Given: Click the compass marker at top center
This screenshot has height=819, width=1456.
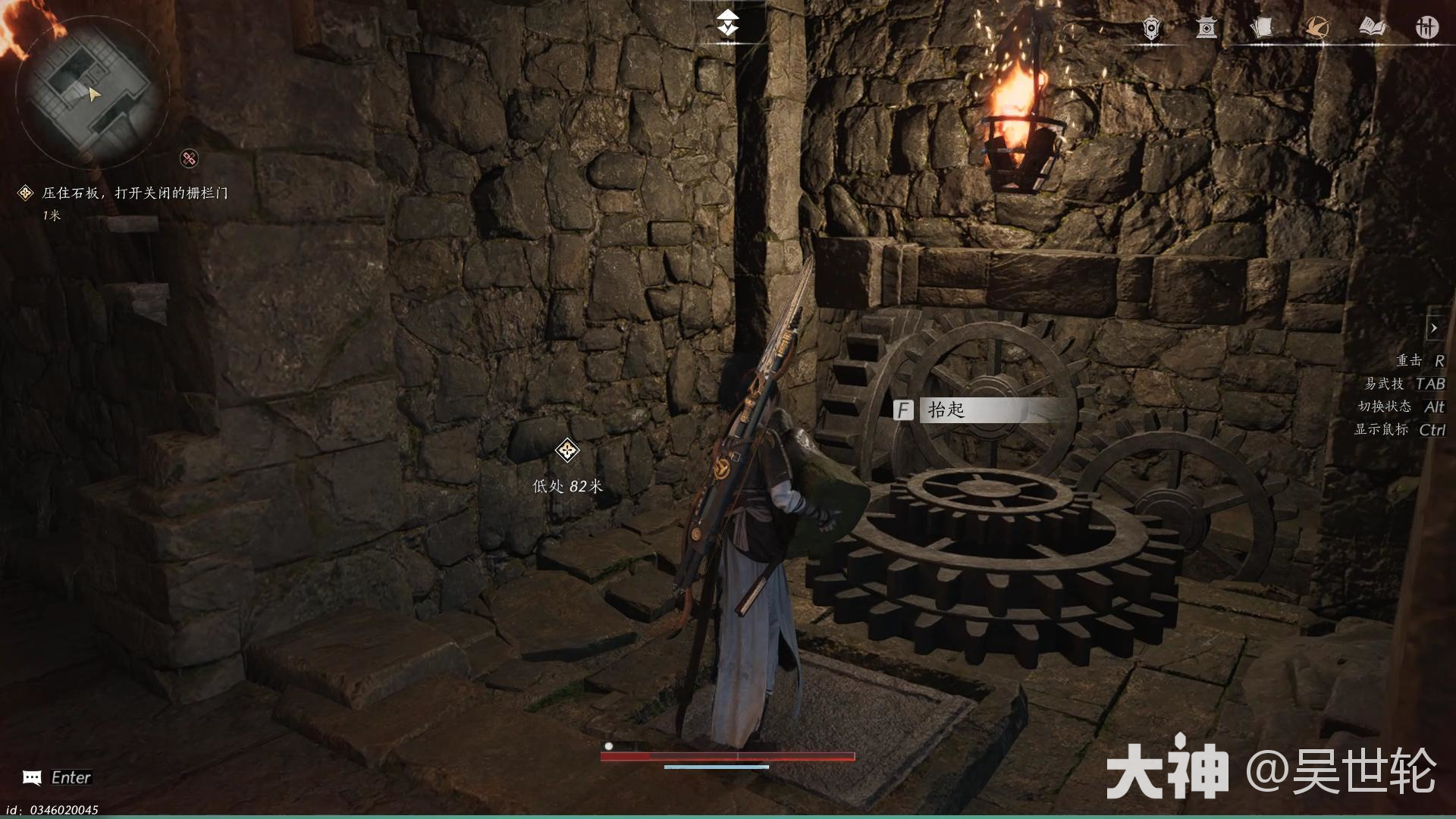Looking at the screenshot, I should [x=728, y=23].
